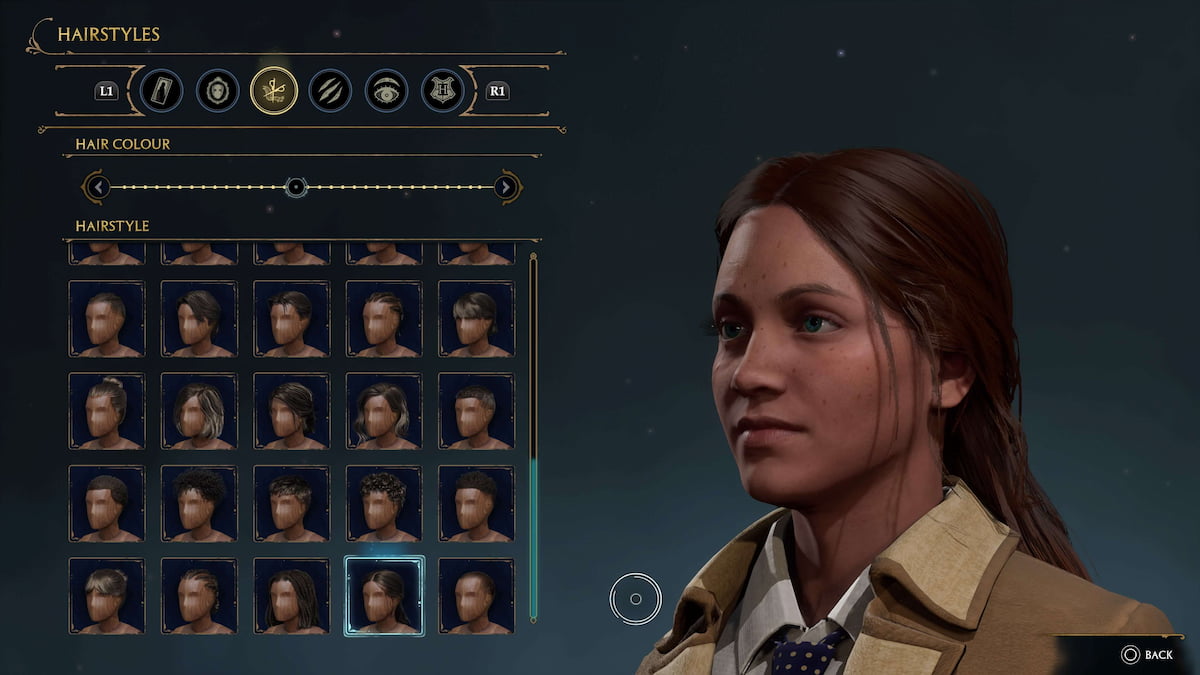Viewport: 1200px width, 675px height.
Task: Click the hairstyle list scrollbar thumb
Action: pyautogui.click(x=533, y=538)
